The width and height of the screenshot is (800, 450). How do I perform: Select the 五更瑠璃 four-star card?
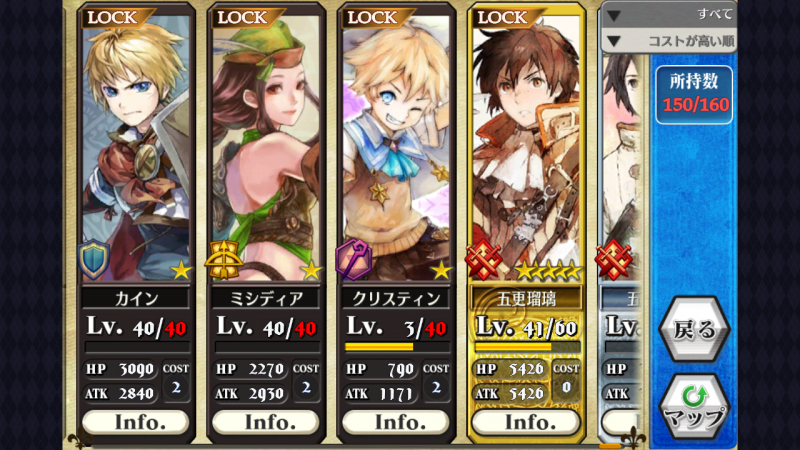525,150
